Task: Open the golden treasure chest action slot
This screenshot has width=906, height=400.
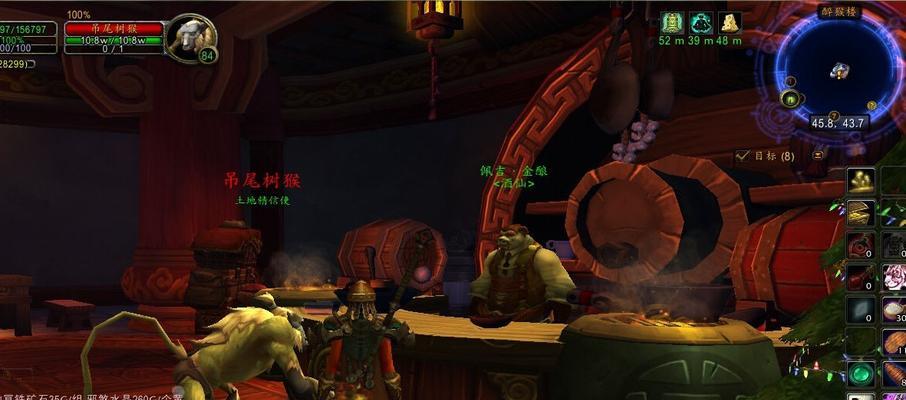Action: (x=861, y=213)
